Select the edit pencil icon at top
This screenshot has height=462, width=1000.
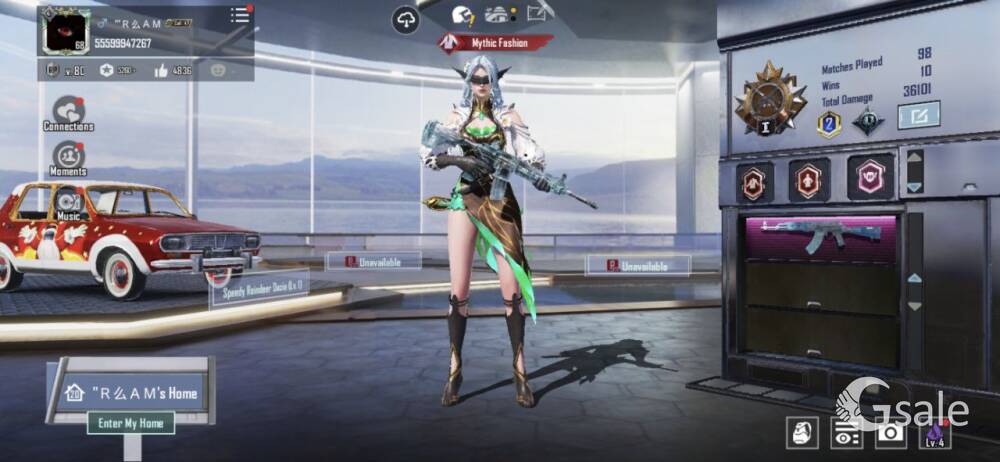(x=540, y=12)
